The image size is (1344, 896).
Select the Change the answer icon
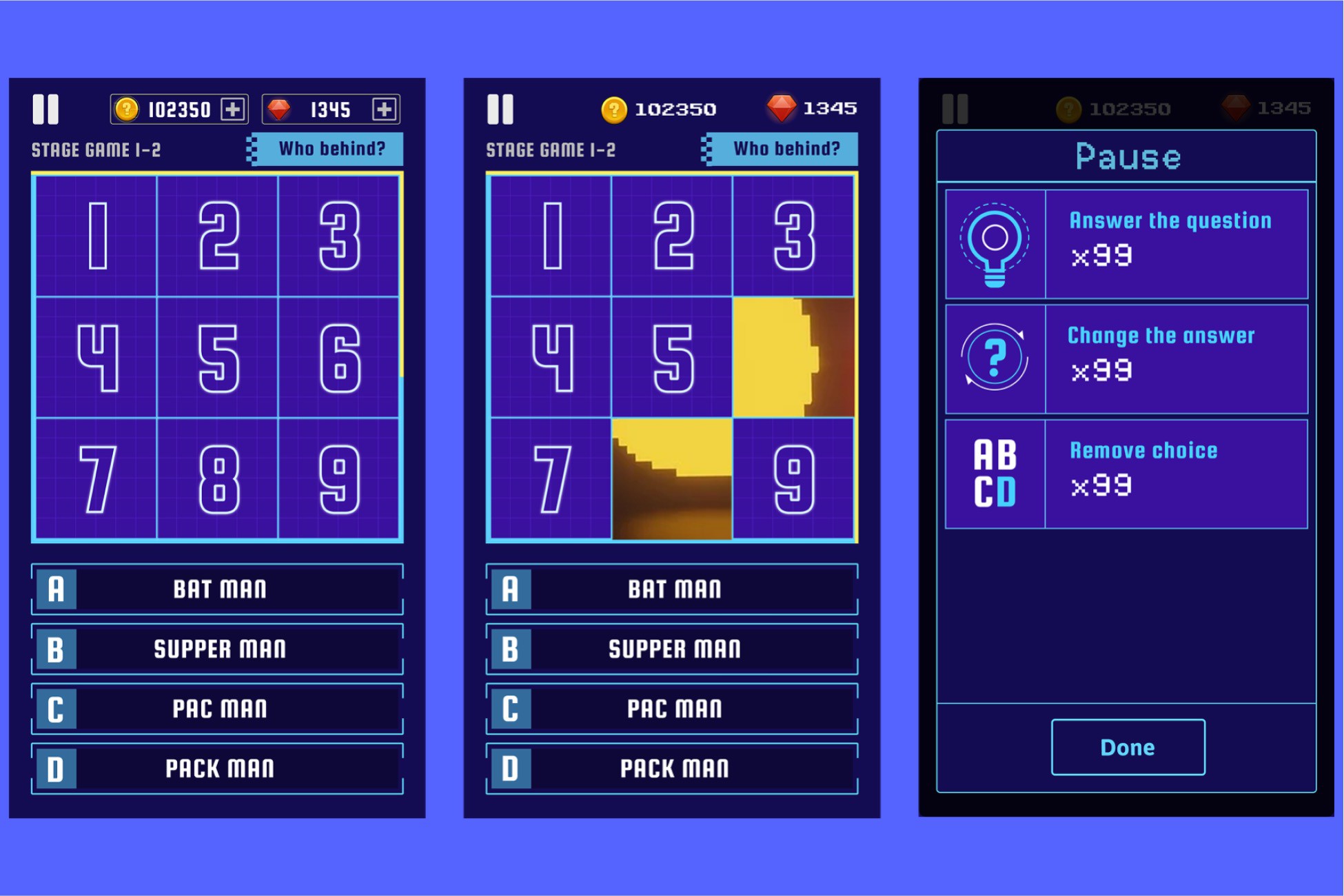(x=995, y=358)
